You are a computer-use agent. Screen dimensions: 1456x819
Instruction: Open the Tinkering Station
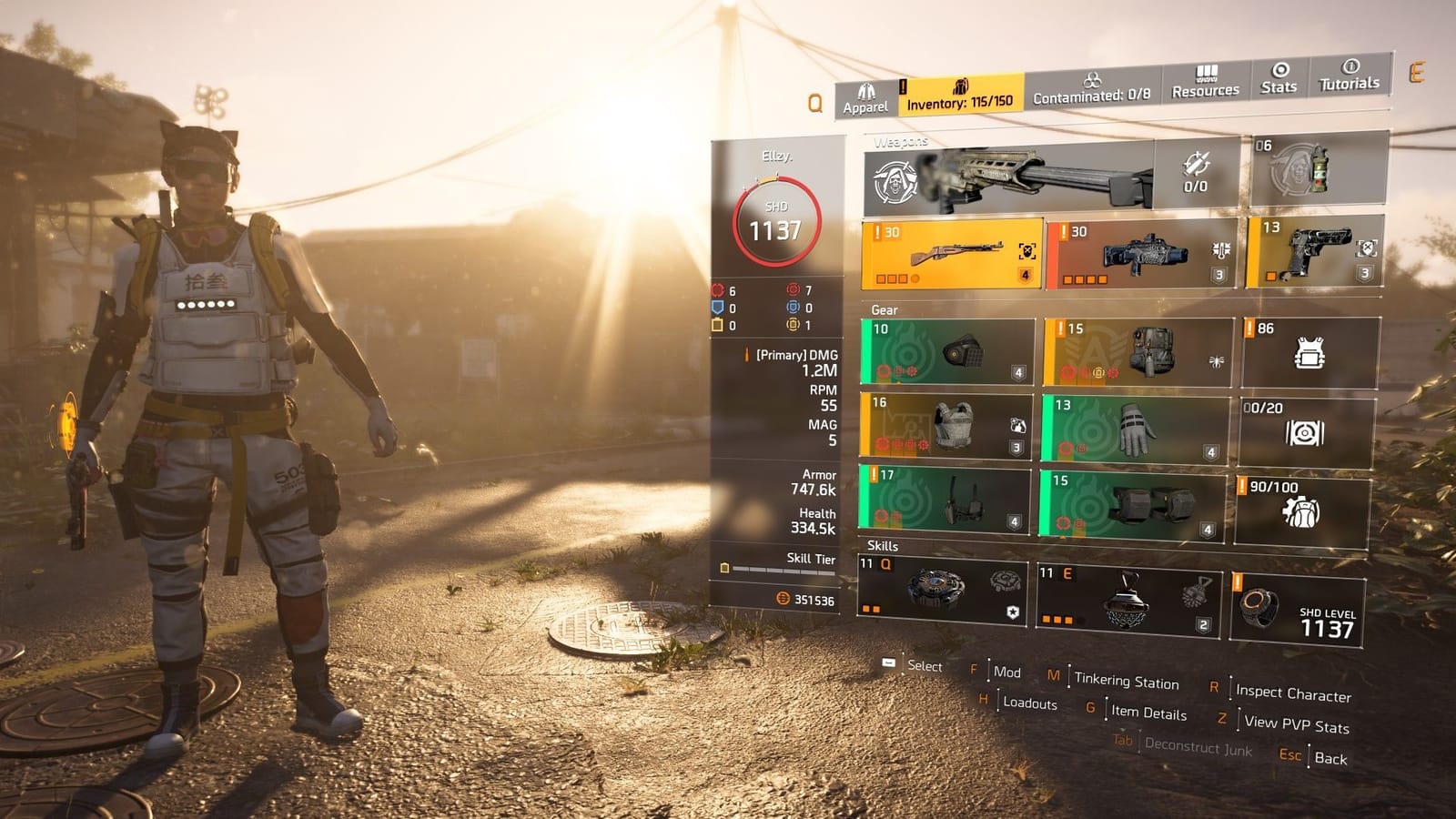[1124, 681]
